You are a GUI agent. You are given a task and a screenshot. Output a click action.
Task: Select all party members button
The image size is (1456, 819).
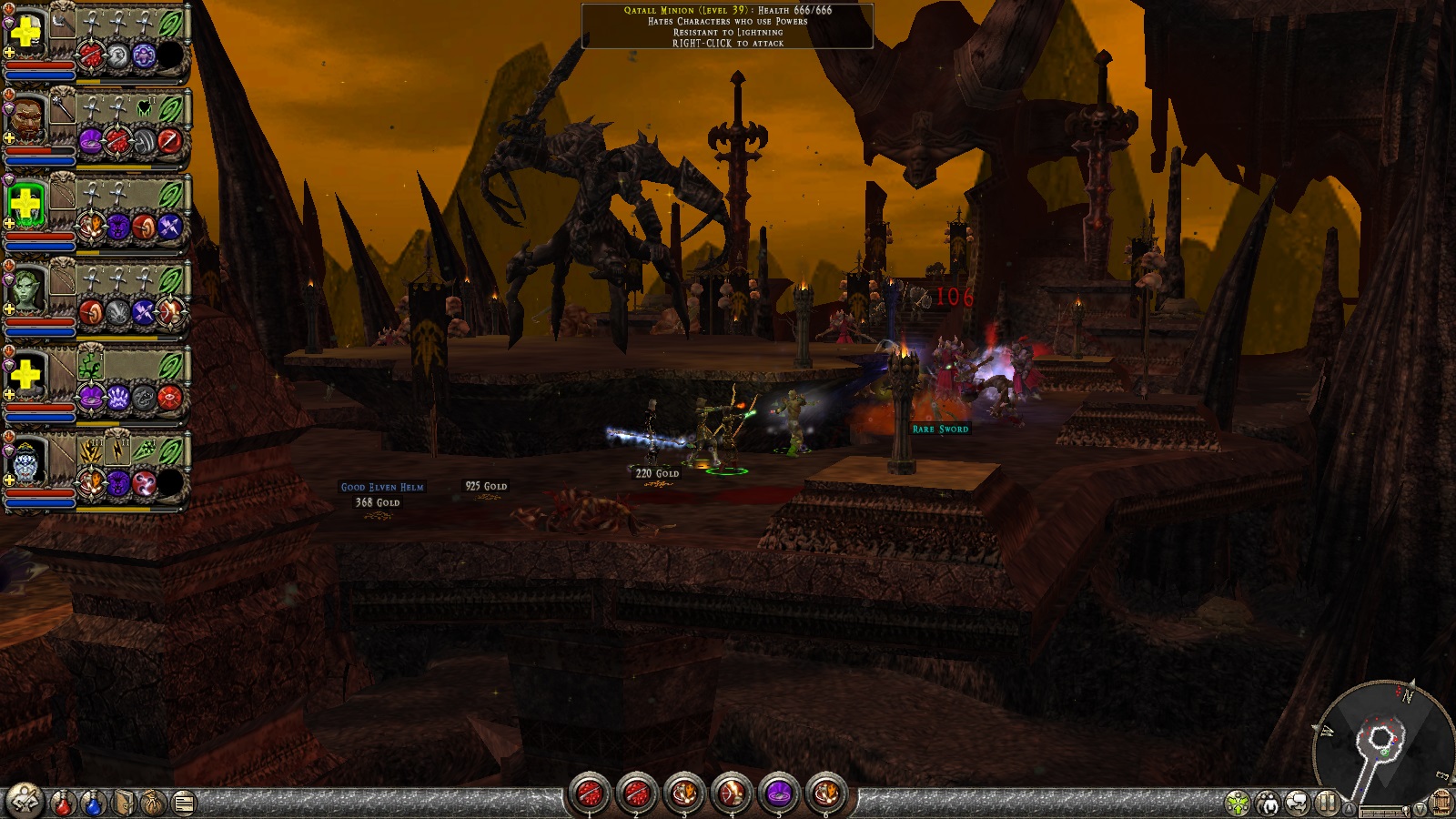coord(1268,804)
